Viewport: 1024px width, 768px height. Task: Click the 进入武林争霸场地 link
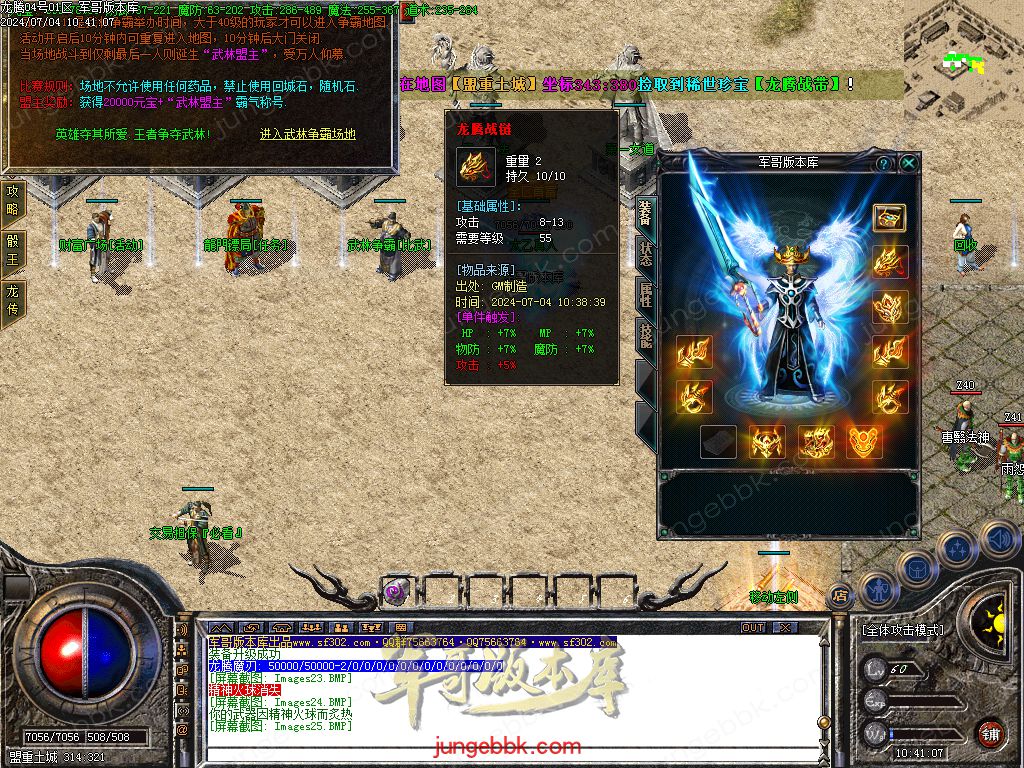point(307,133)
